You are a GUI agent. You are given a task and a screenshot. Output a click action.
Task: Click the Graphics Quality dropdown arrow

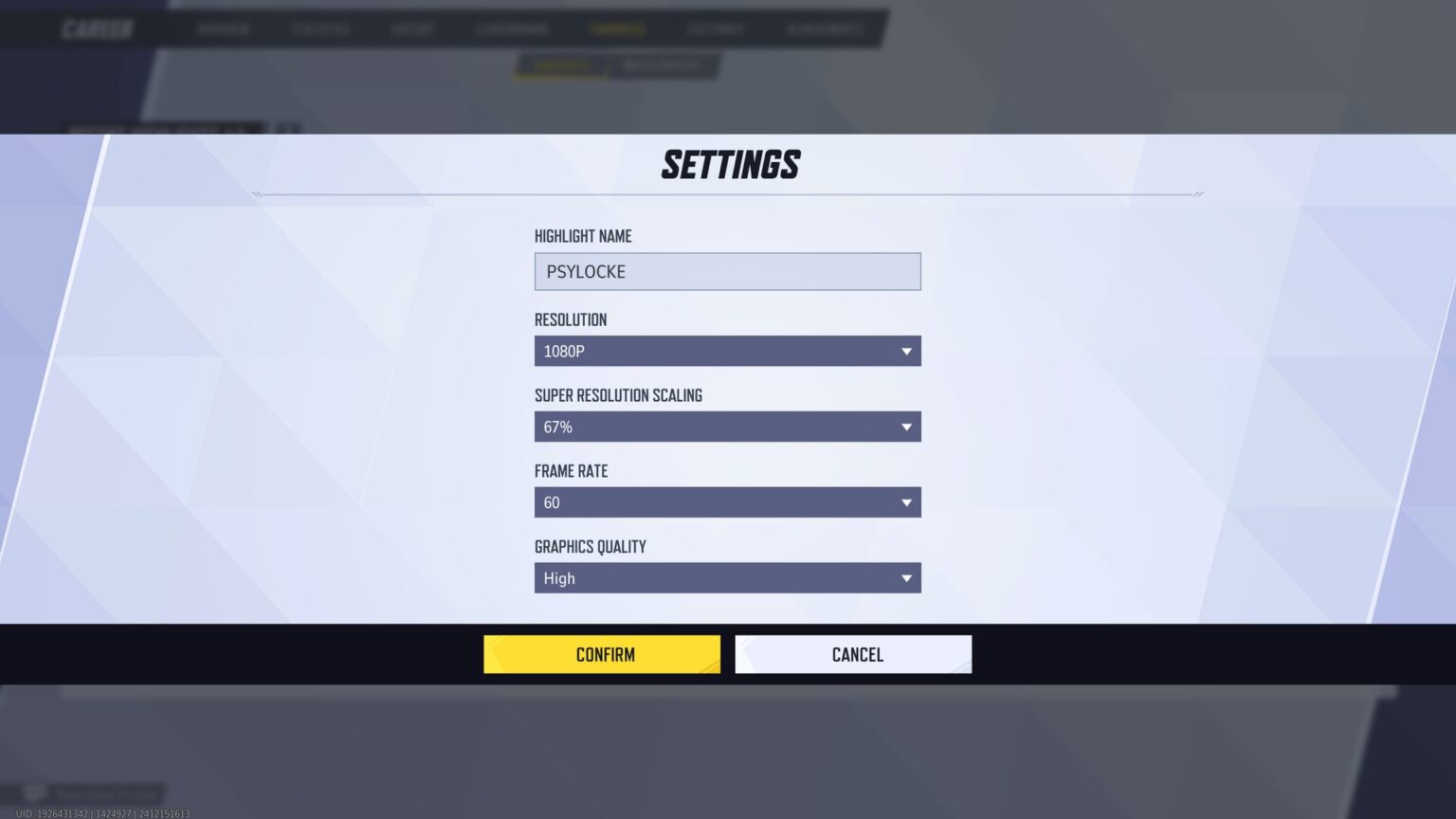pos(907,578)
